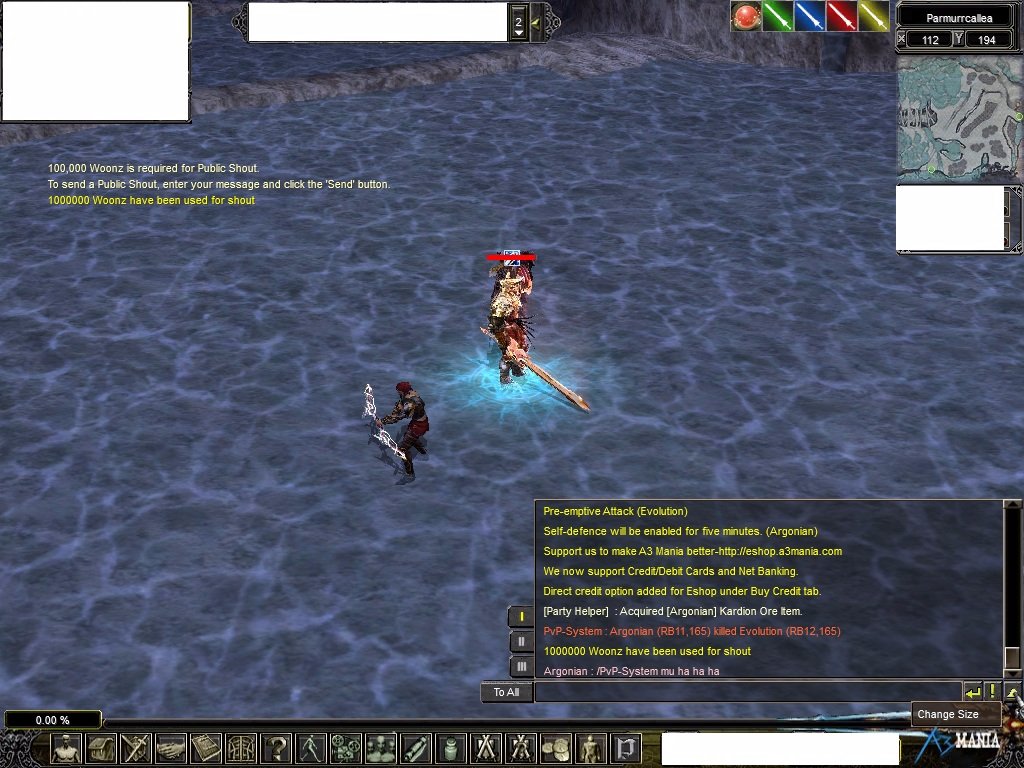Click the potion jar toolbar icon
Image resolution: width=1024 pixels, height=768 pixels.
coord(451,748)
